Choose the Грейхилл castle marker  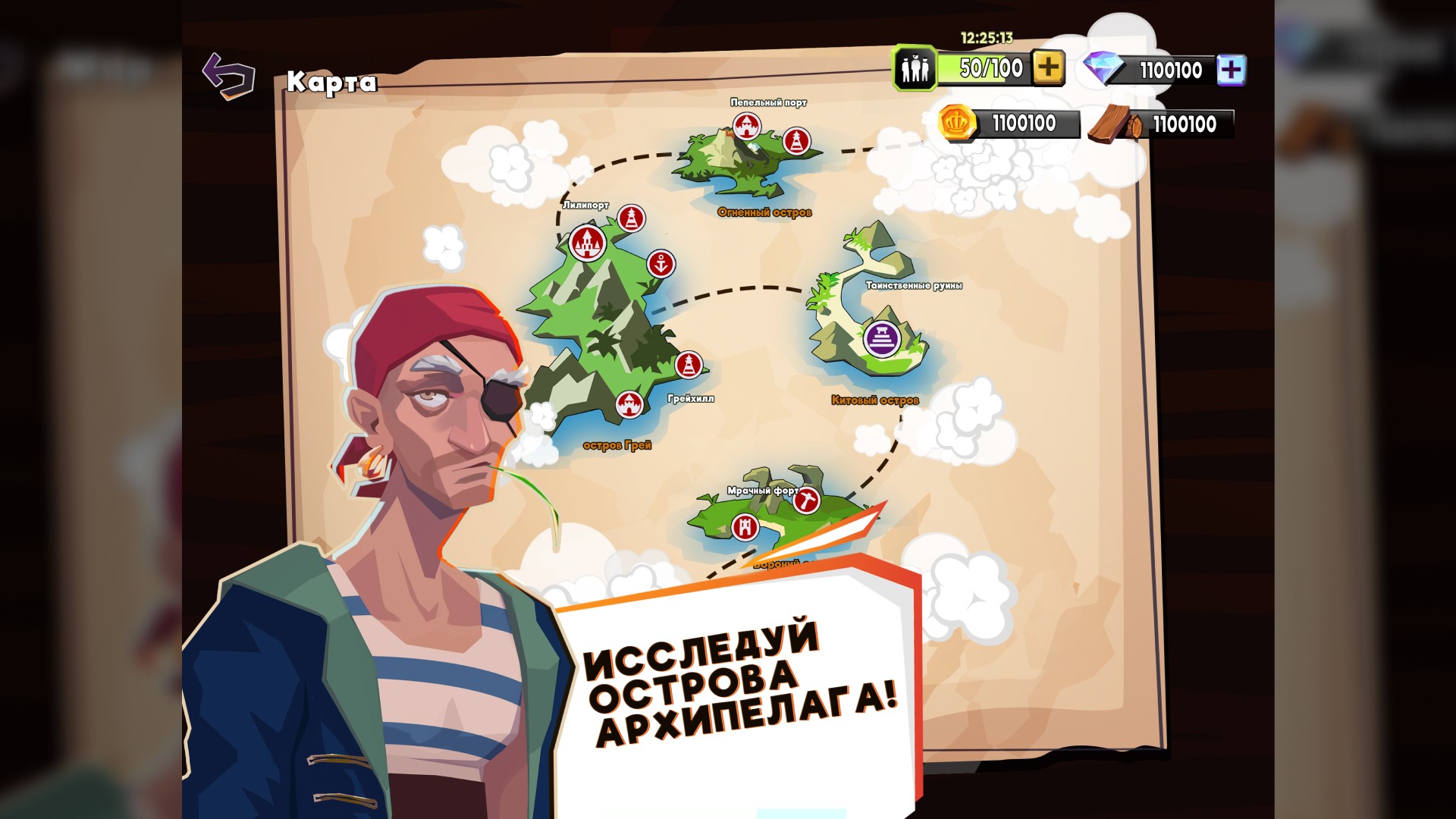pyautogui.click(x=629, y=405)
